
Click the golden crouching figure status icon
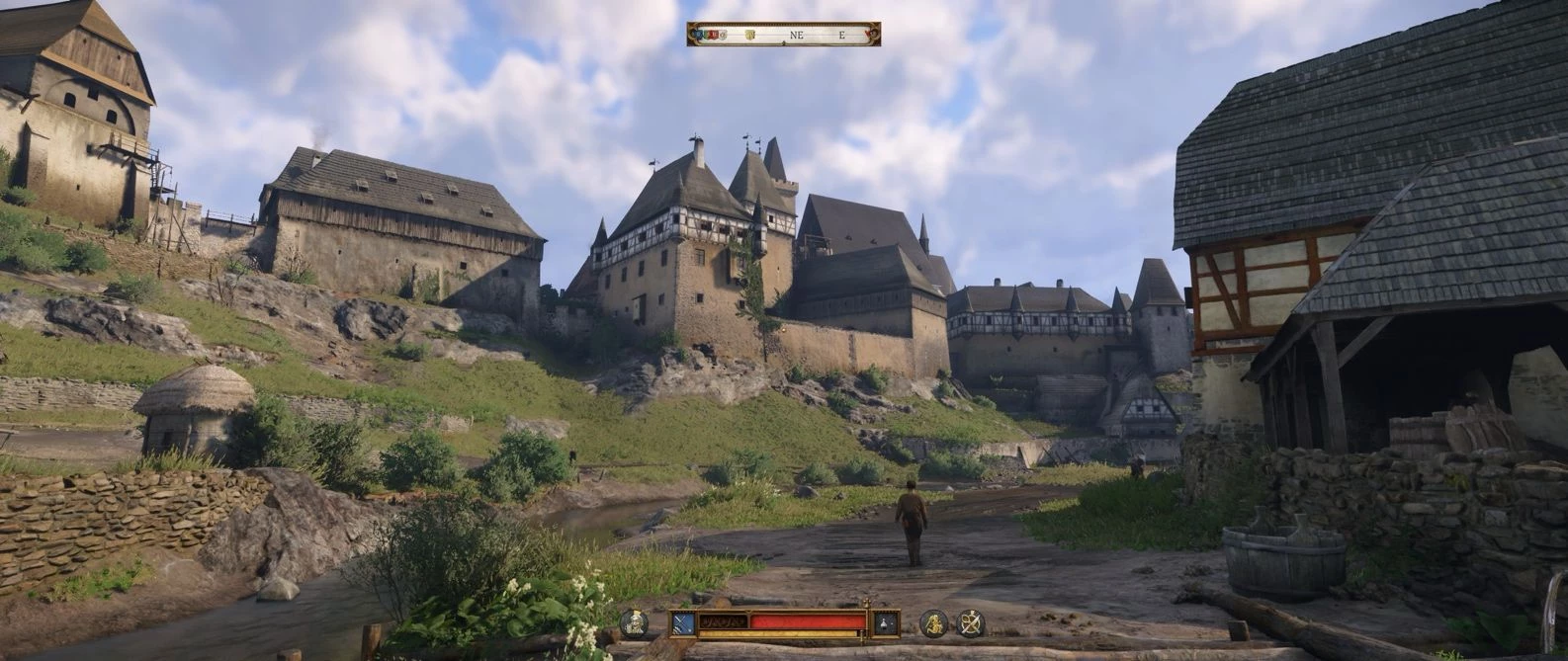tap(933, 622)
